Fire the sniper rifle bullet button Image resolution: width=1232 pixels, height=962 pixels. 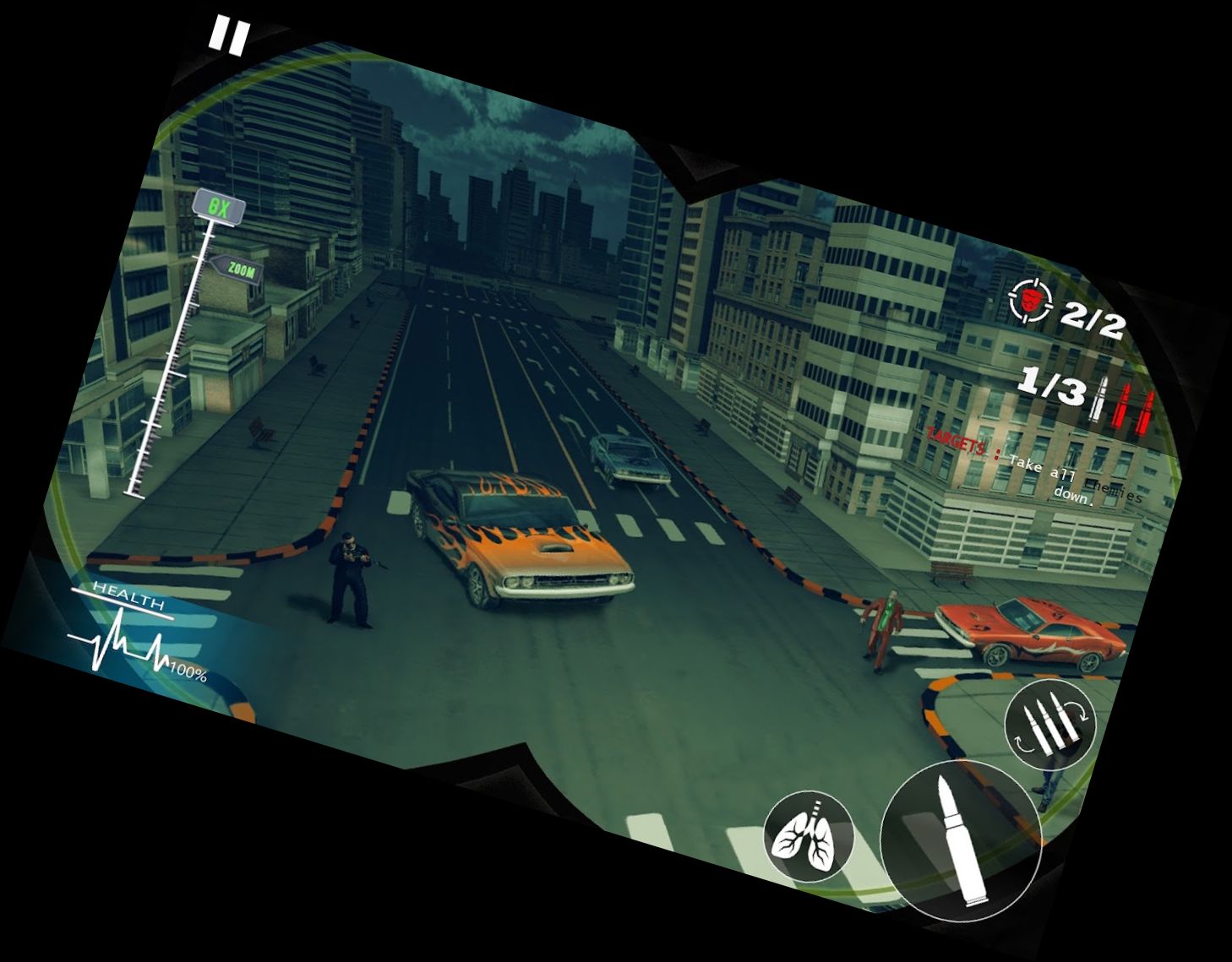961,840
